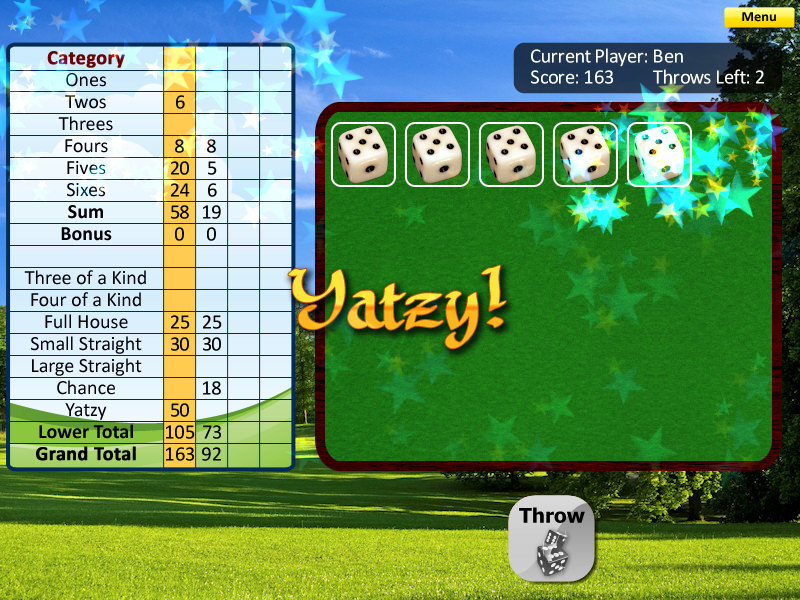Throw the dice with the Throw button
This screenshot has width=800, height=600.
point(552,540)
